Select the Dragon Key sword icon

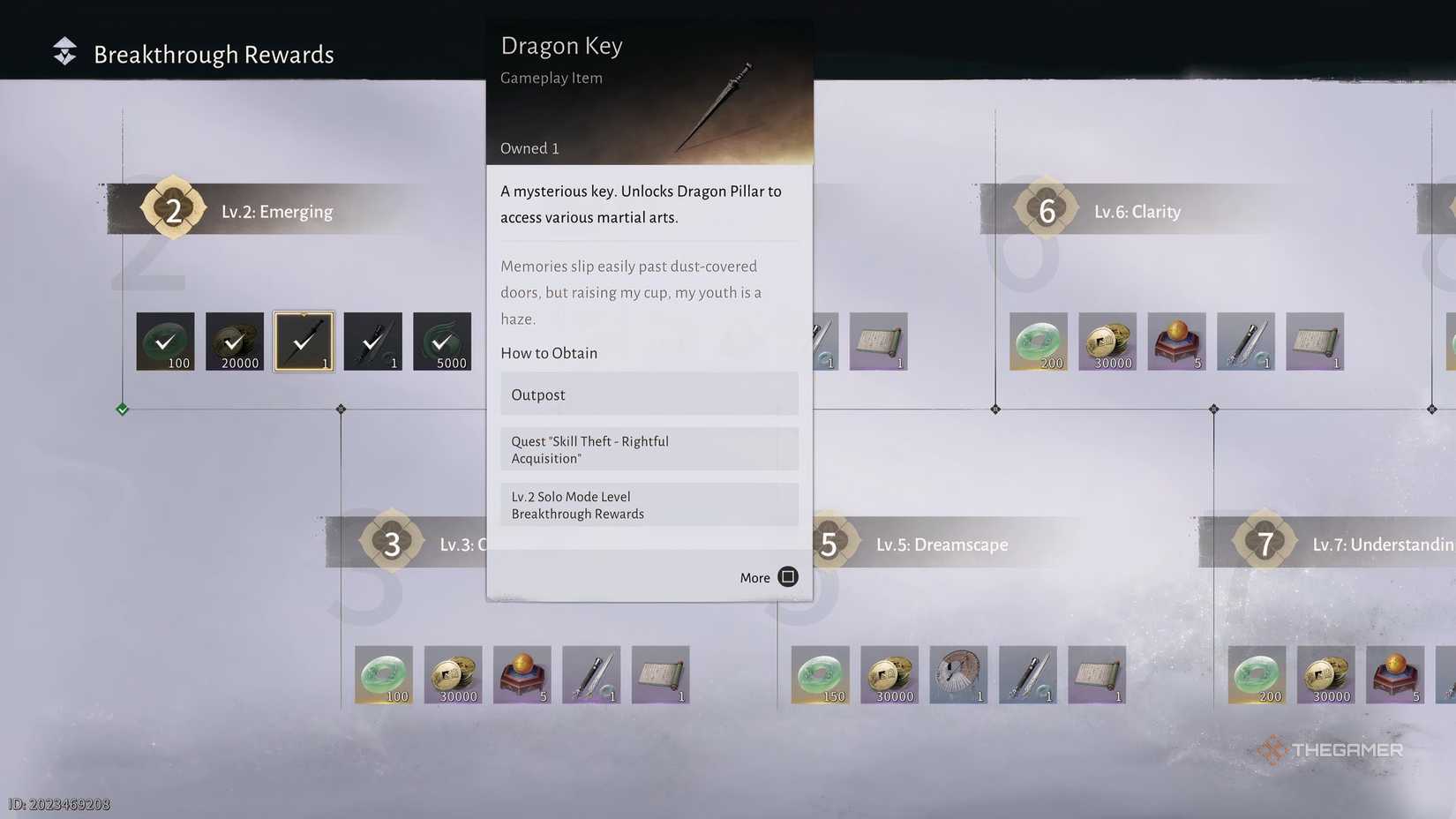(304, 342)
